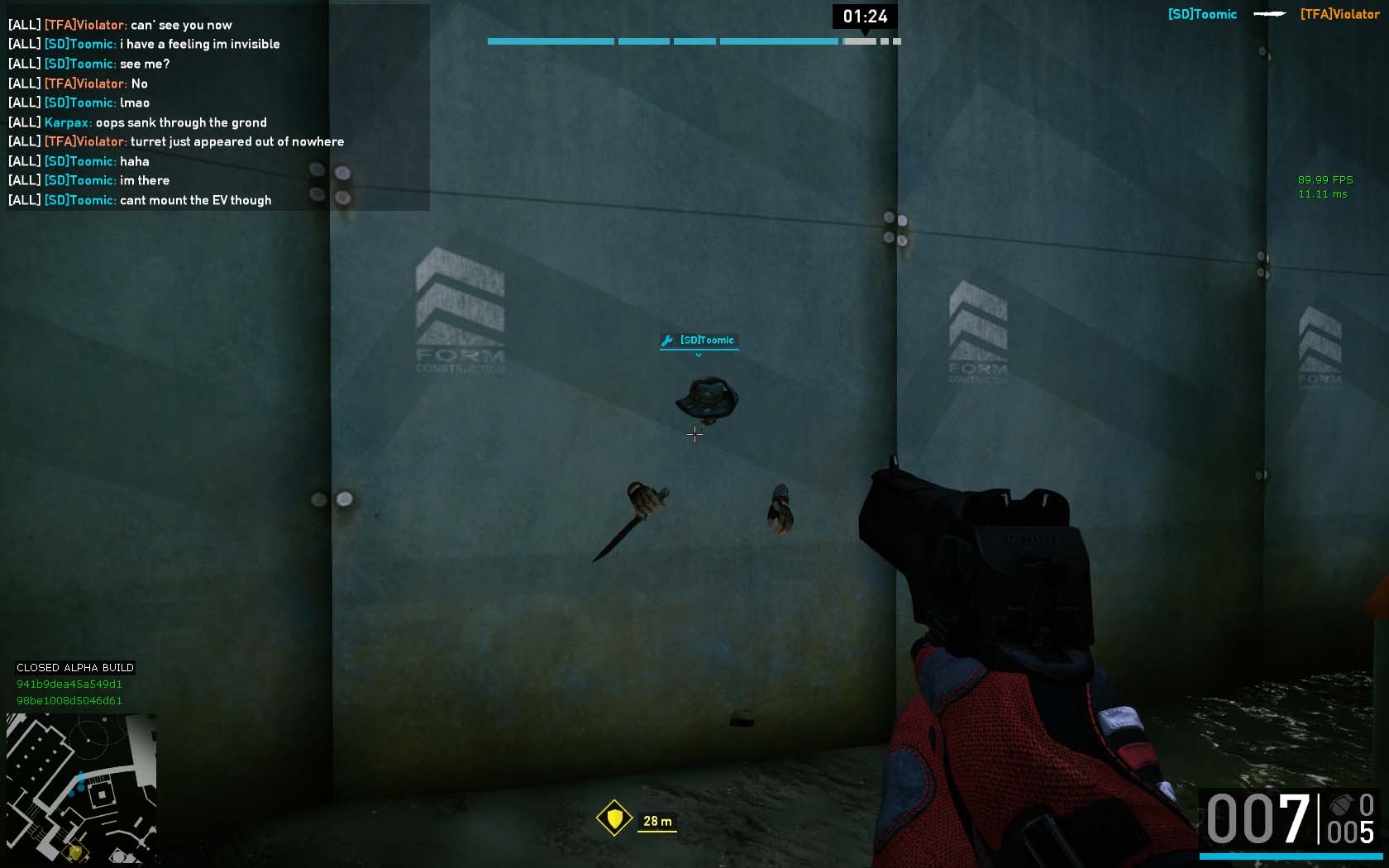
Task: Click the yellow shield objective marker
Action: (x=614, y=818)
